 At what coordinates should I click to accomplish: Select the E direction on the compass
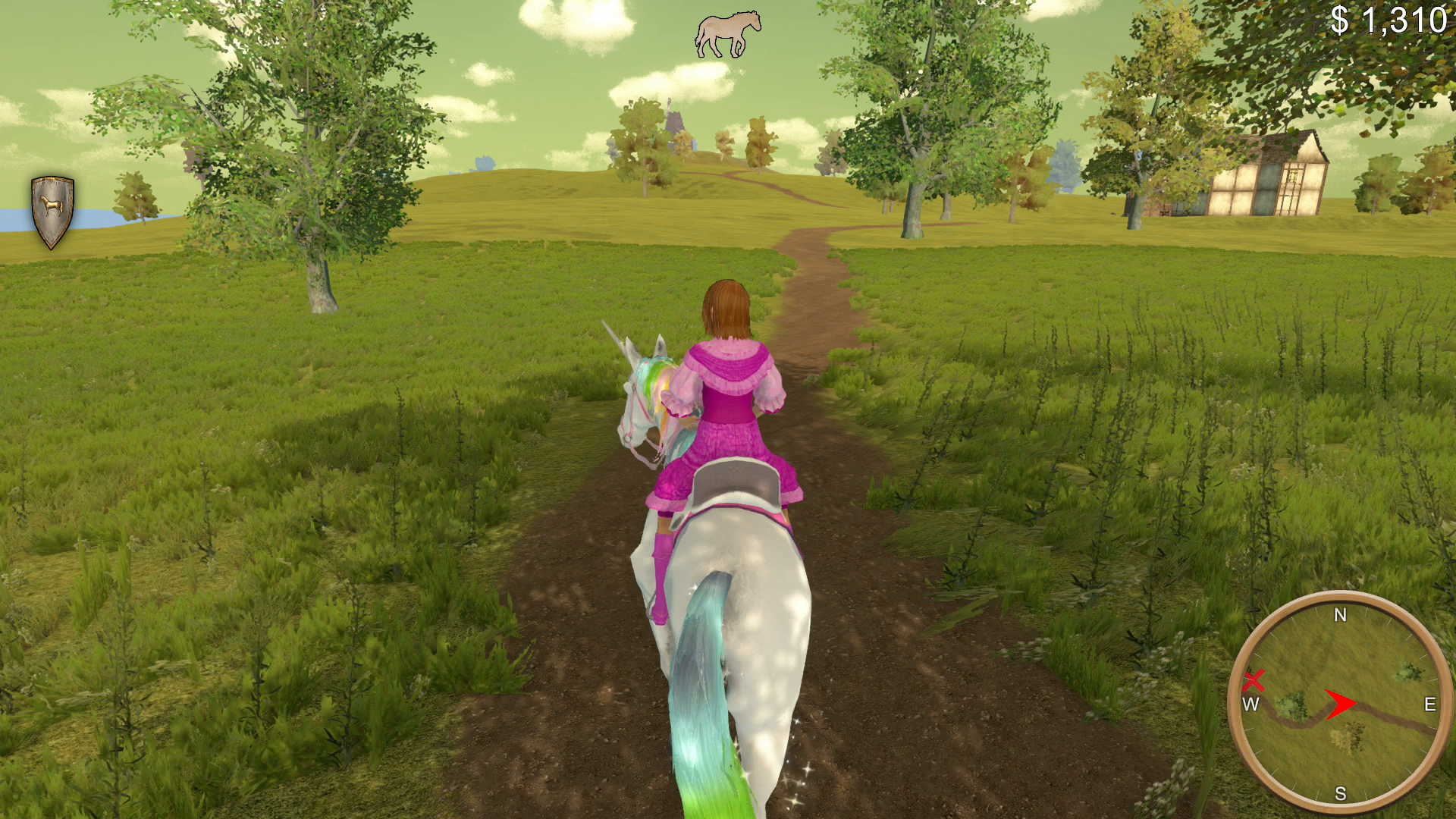(x=1429, y=705)
